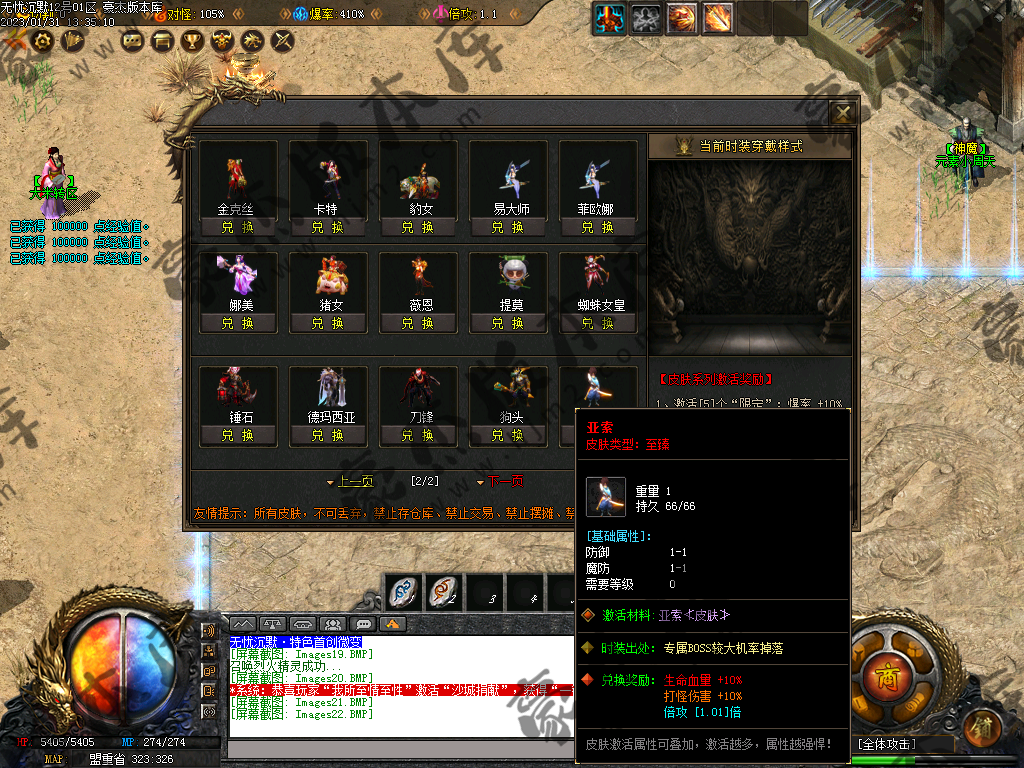Exchange the 锤石 skin
The image size is (1024, 768).
(237, 435)
